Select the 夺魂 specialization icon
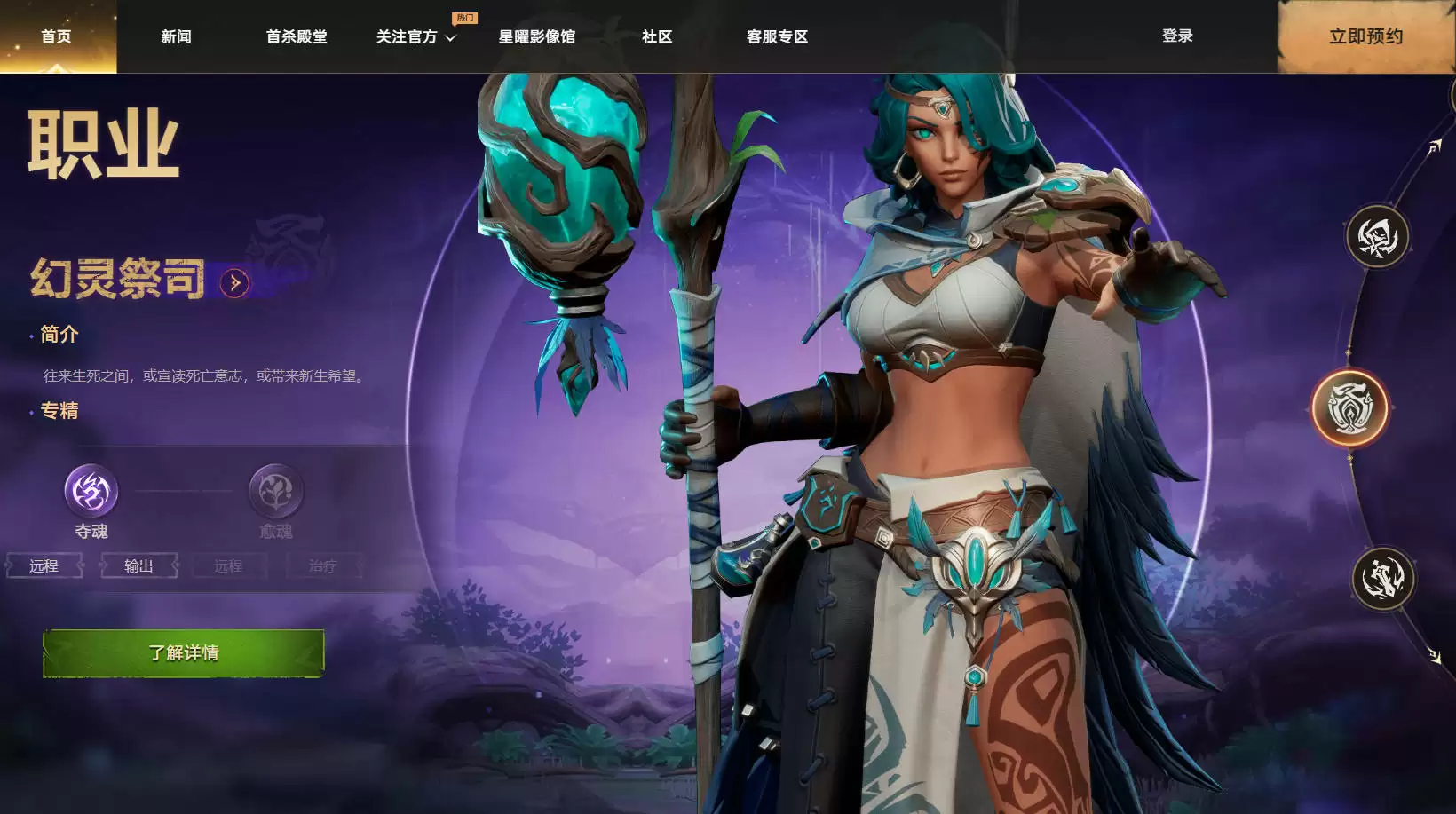 coord(91,491)
